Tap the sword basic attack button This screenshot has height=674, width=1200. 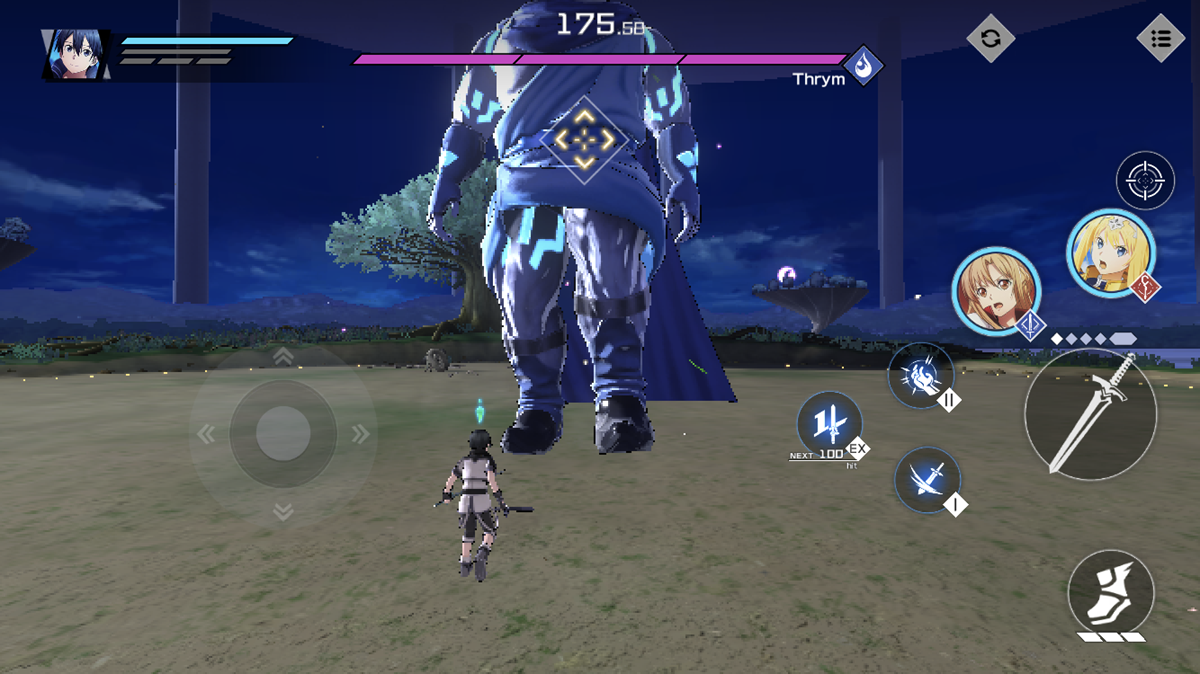[1090, 414]
